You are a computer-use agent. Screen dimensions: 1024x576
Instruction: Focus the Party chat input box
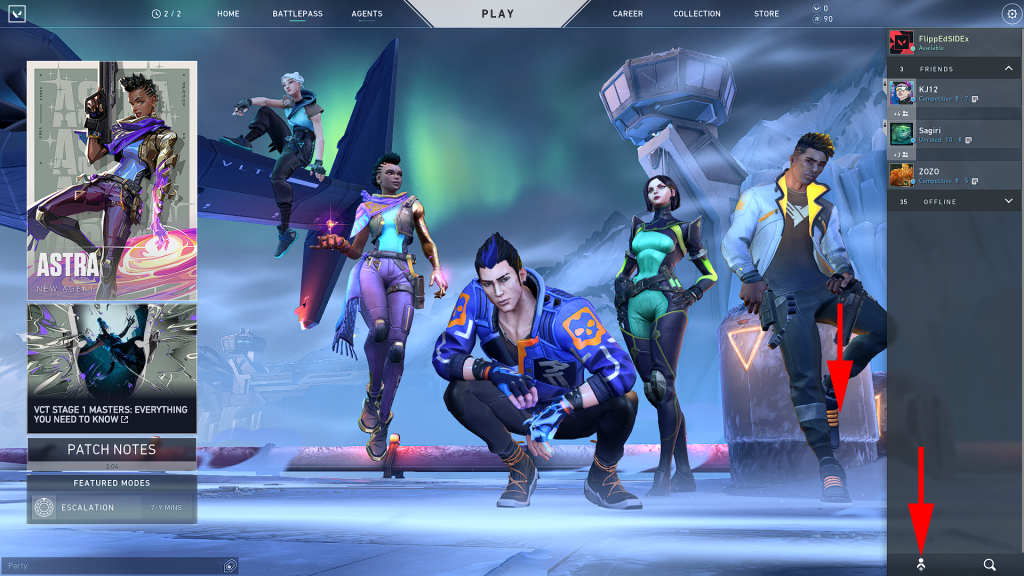[115, 566]
